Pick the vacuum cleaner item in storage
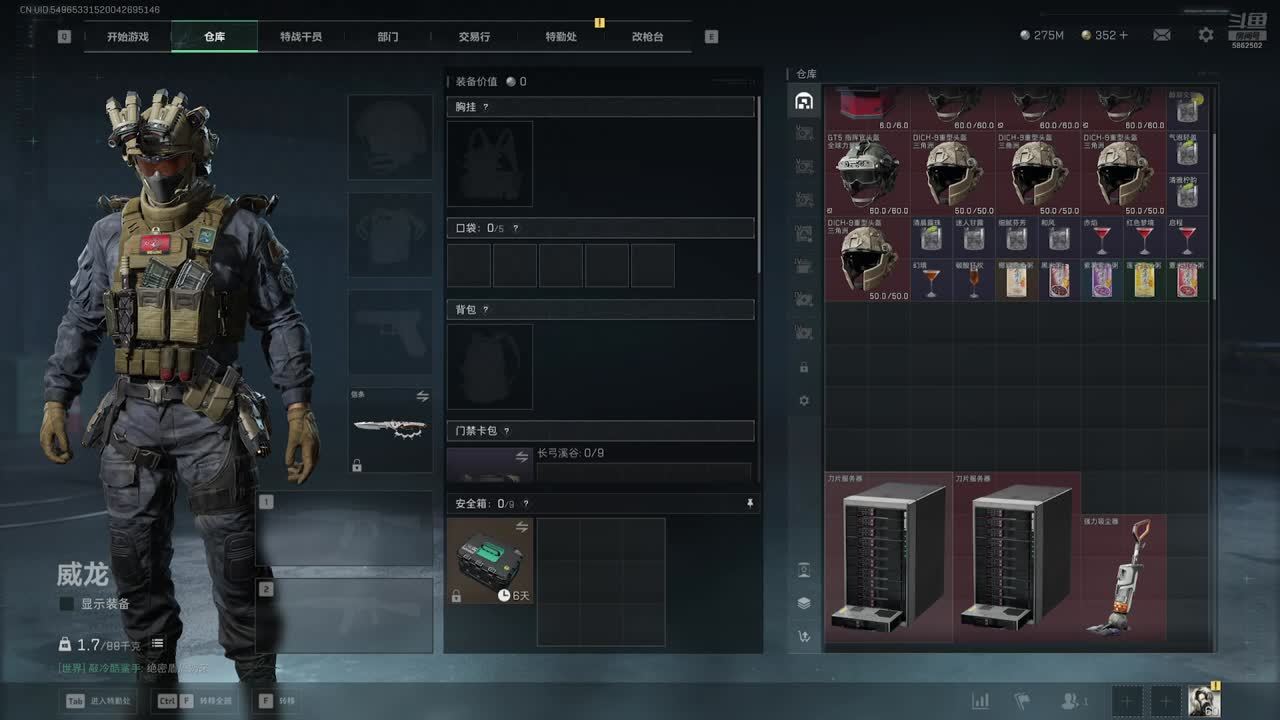This screenshot has height=720, width=1280. point(1123,577)
